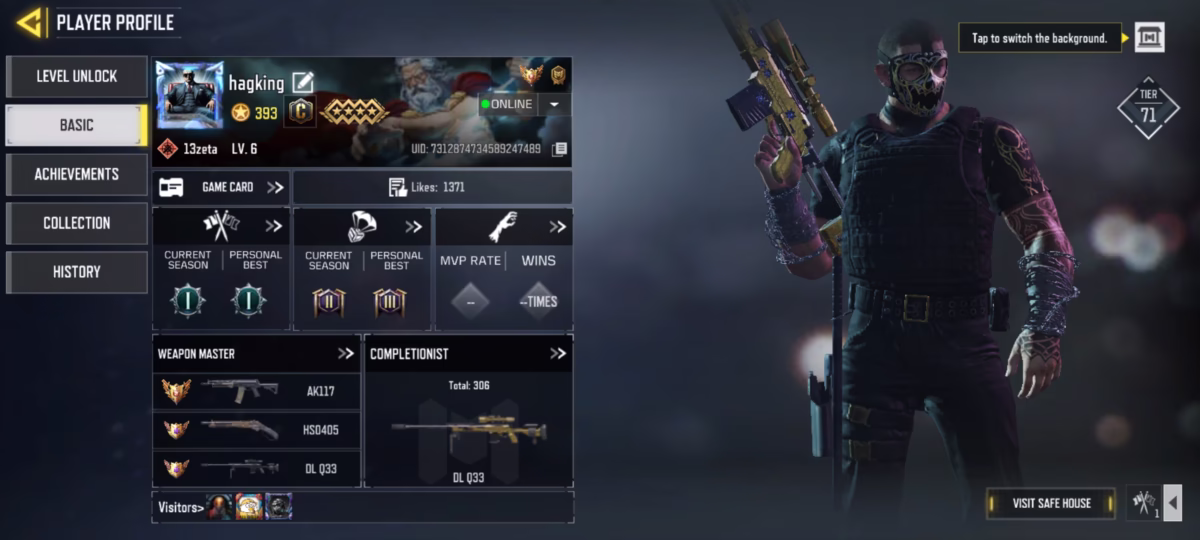This screenshot has width=1200, height=540.
Task: Edit the hagking player name
Action: point(302,82)
